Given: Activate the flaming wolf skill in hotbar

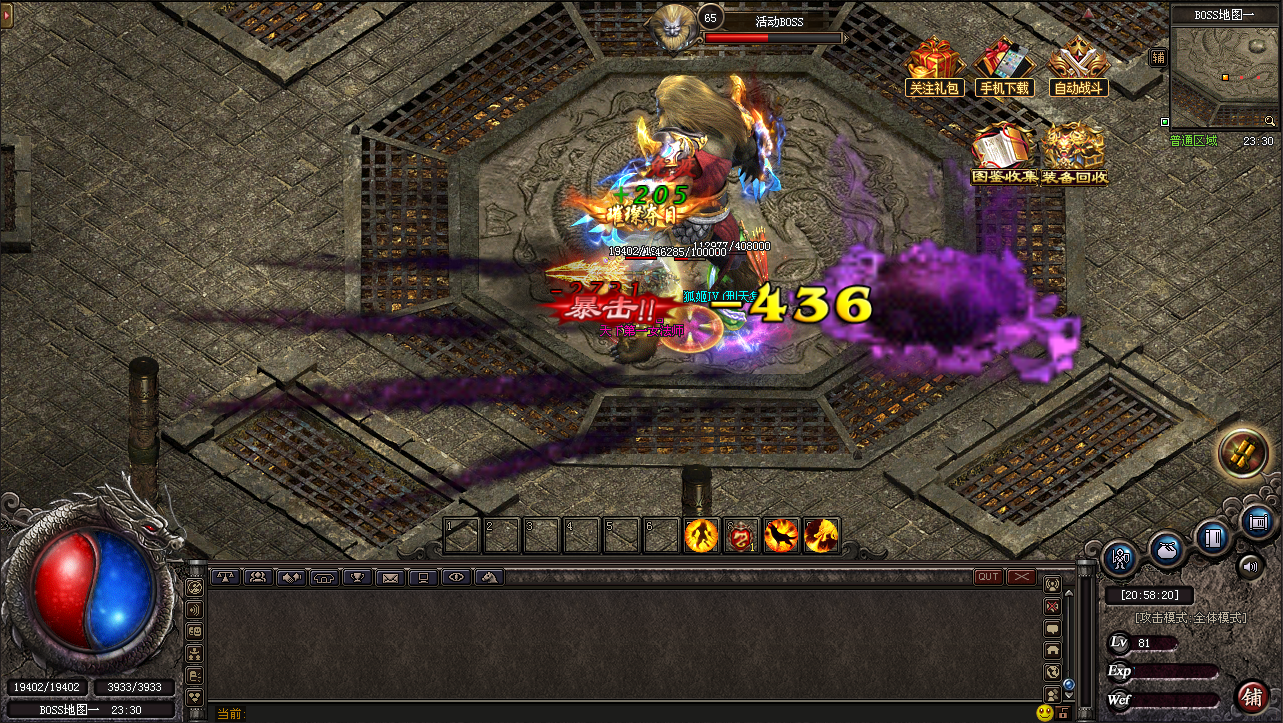Looking at the screenshot, I should click(x=781, y=536).
